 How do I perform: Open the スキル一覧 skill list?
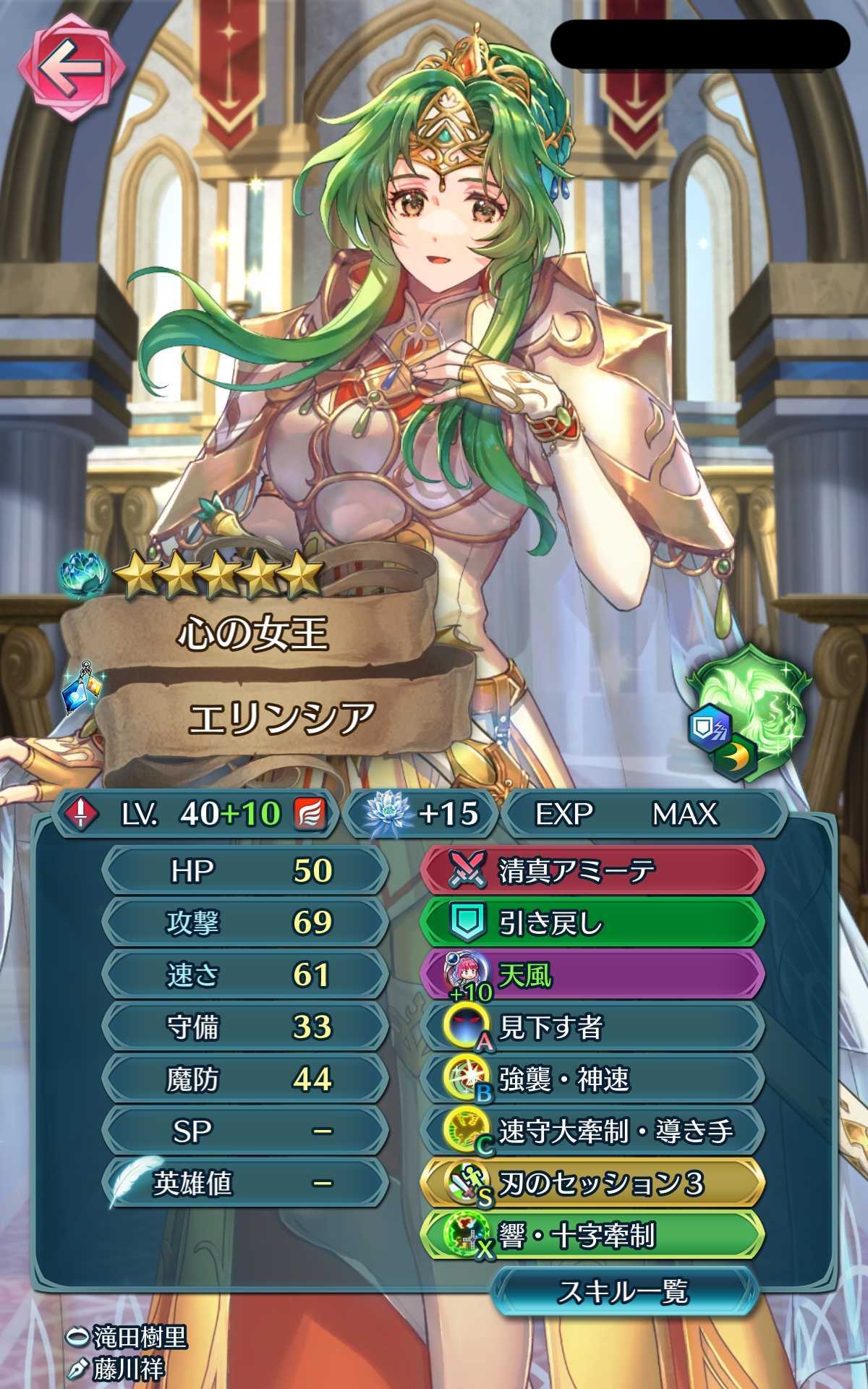click(623, 1293)
